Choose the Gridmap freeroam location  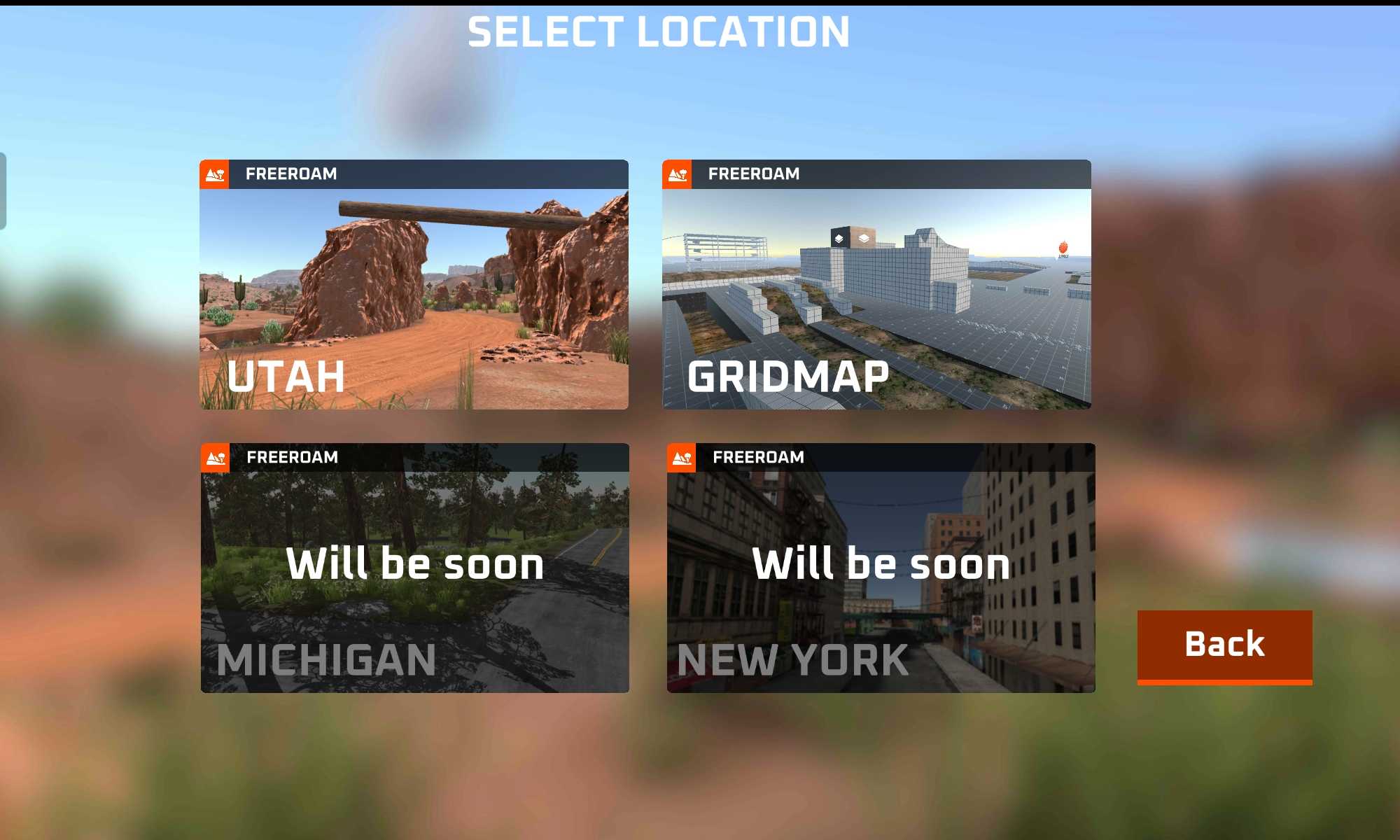click(x=876, y=284)
